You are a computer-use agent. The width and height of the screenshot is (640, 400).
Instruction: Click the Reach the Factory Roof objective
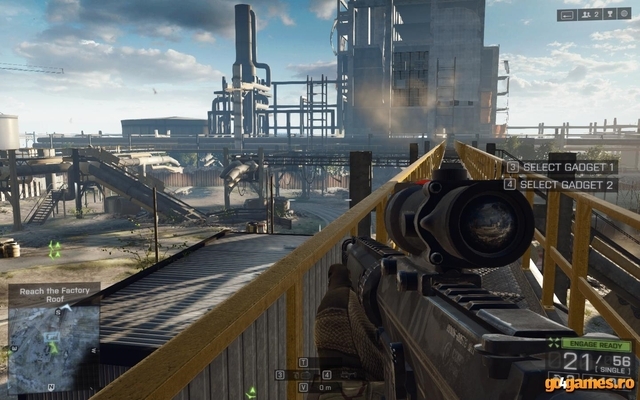(54, 293)
